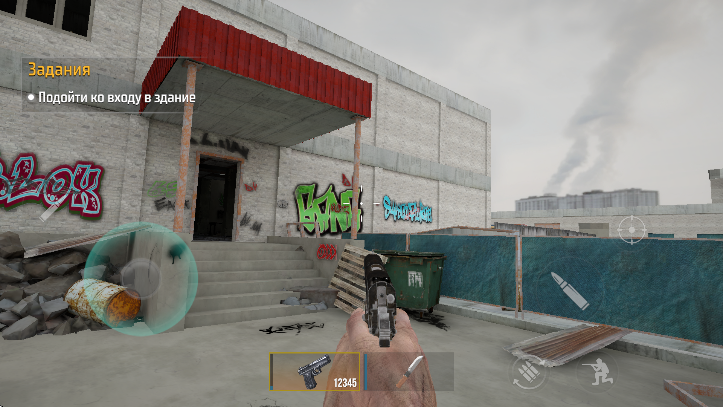Open the Задания objectives panel
Viewport: 723px width, 407px height.
point(60,70)
